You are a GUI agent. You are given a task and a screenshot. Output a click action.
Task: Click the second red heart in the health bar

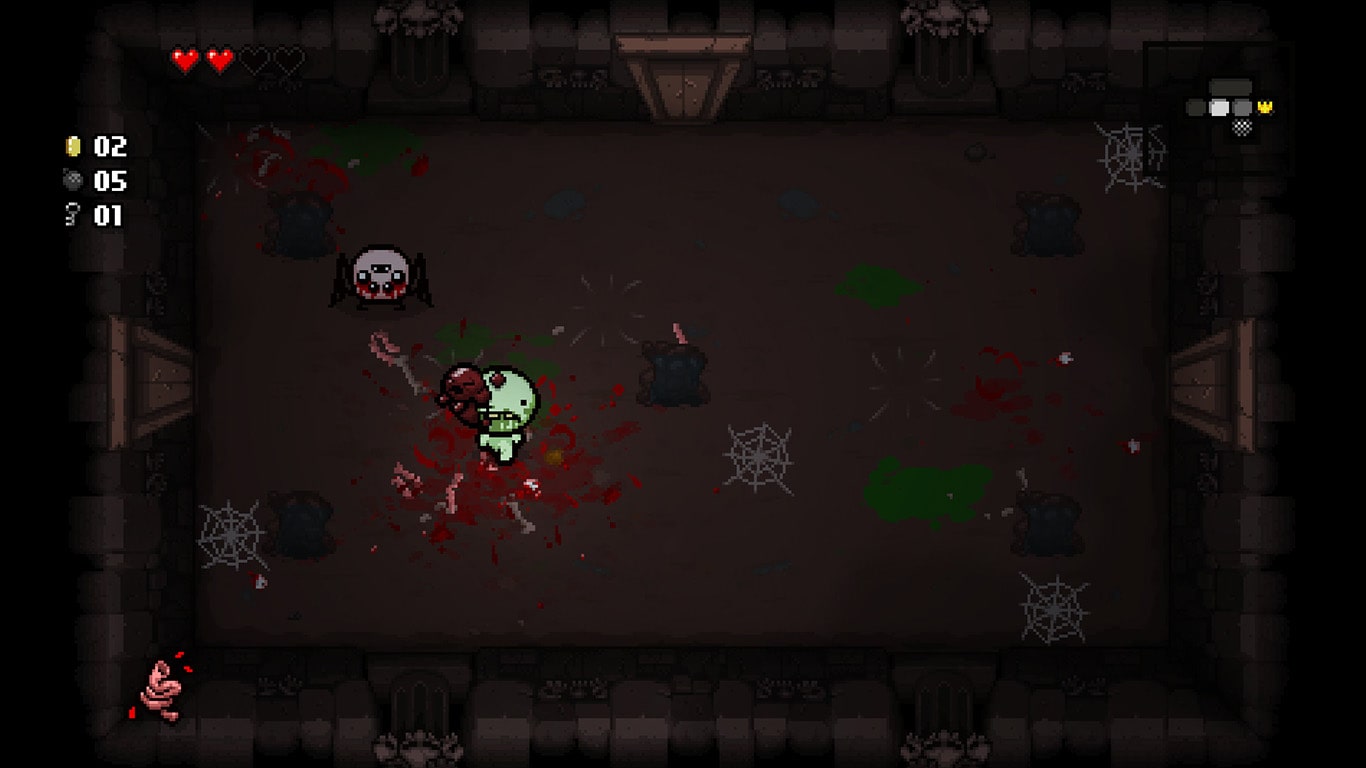pyautogui.click(x=220, y=57)
